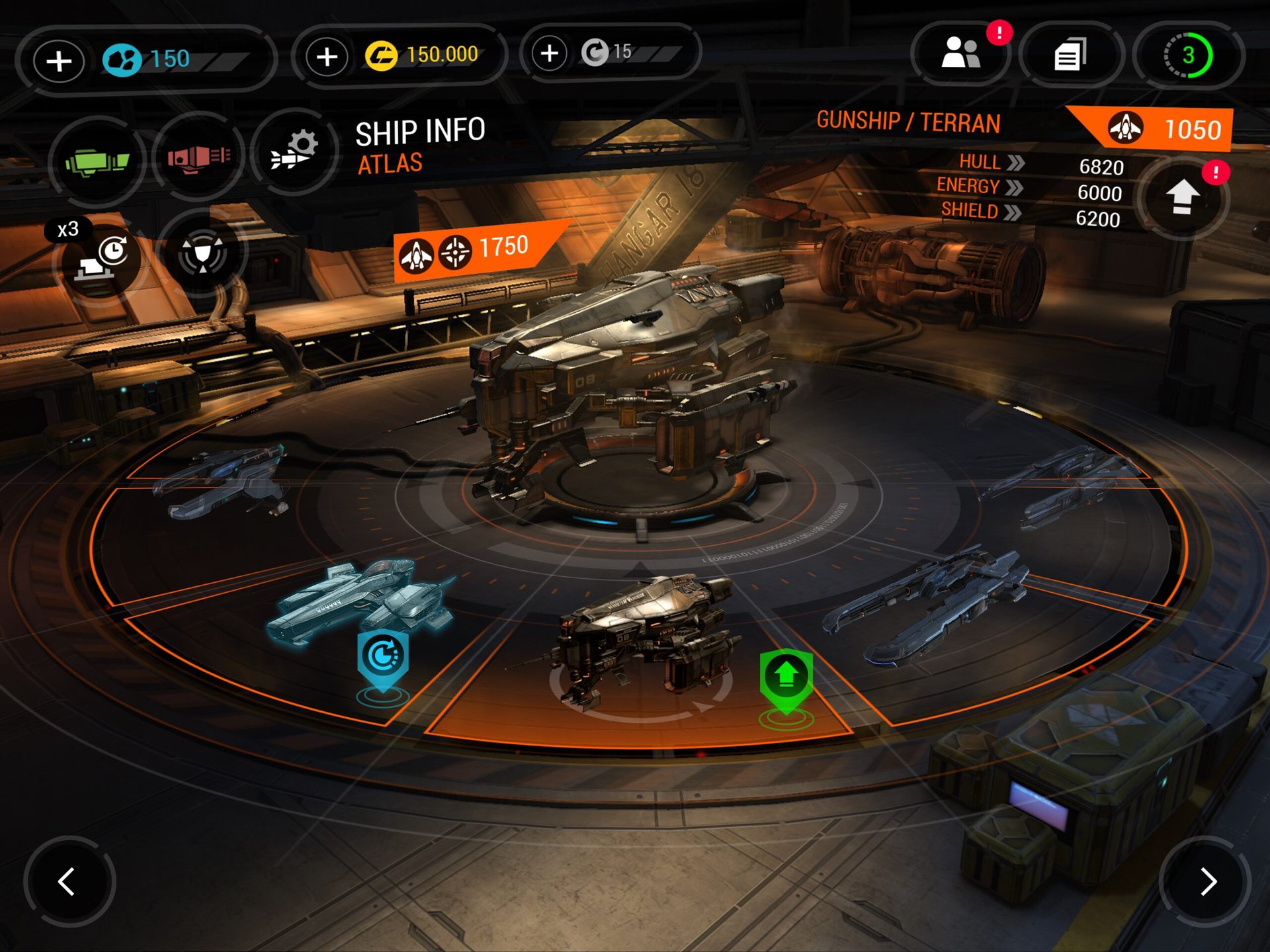Open the documents log icon
The width and height of the screenshot is (1270, 952).
(1070, 54)
